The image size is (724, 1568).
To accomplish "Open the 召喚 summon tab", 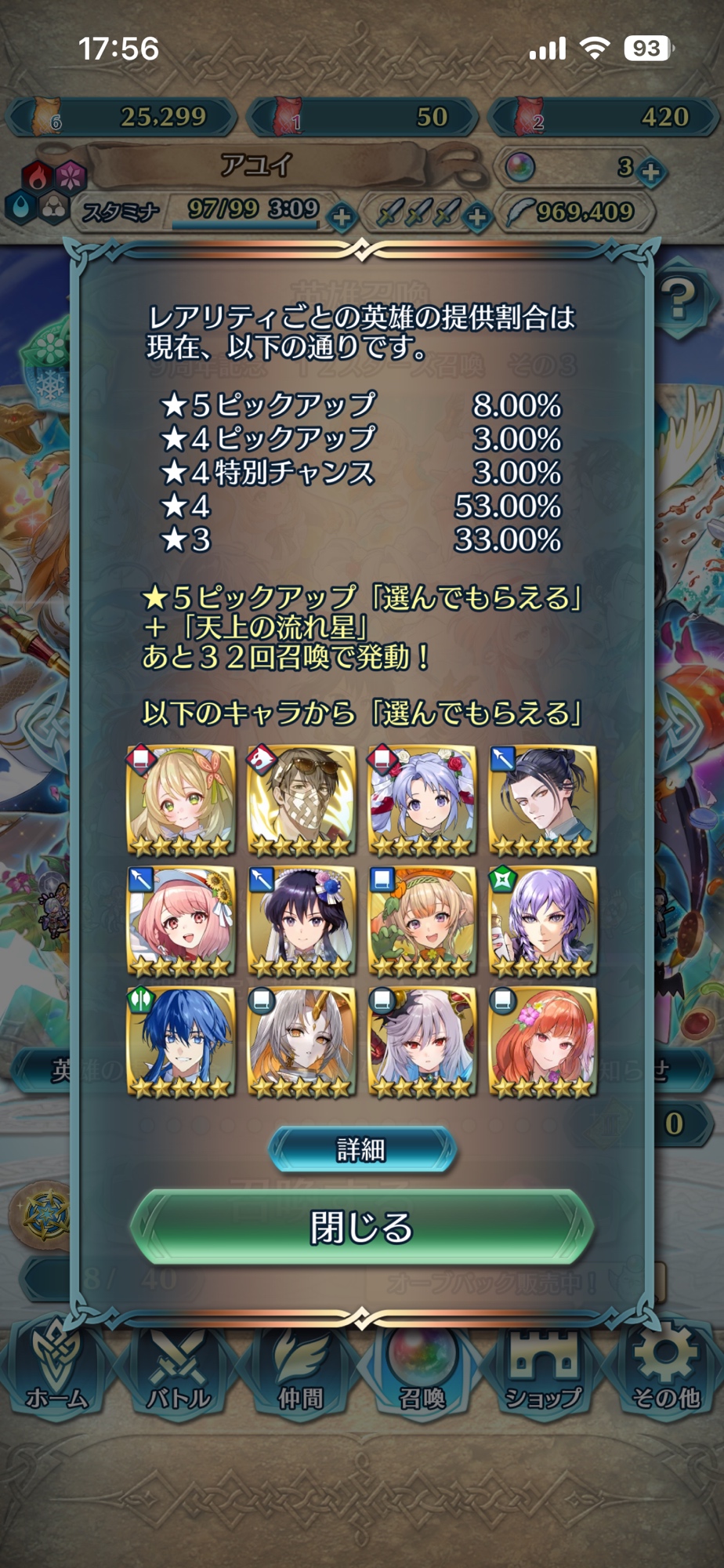I will pyautogui.click(x=422, y=1368).
